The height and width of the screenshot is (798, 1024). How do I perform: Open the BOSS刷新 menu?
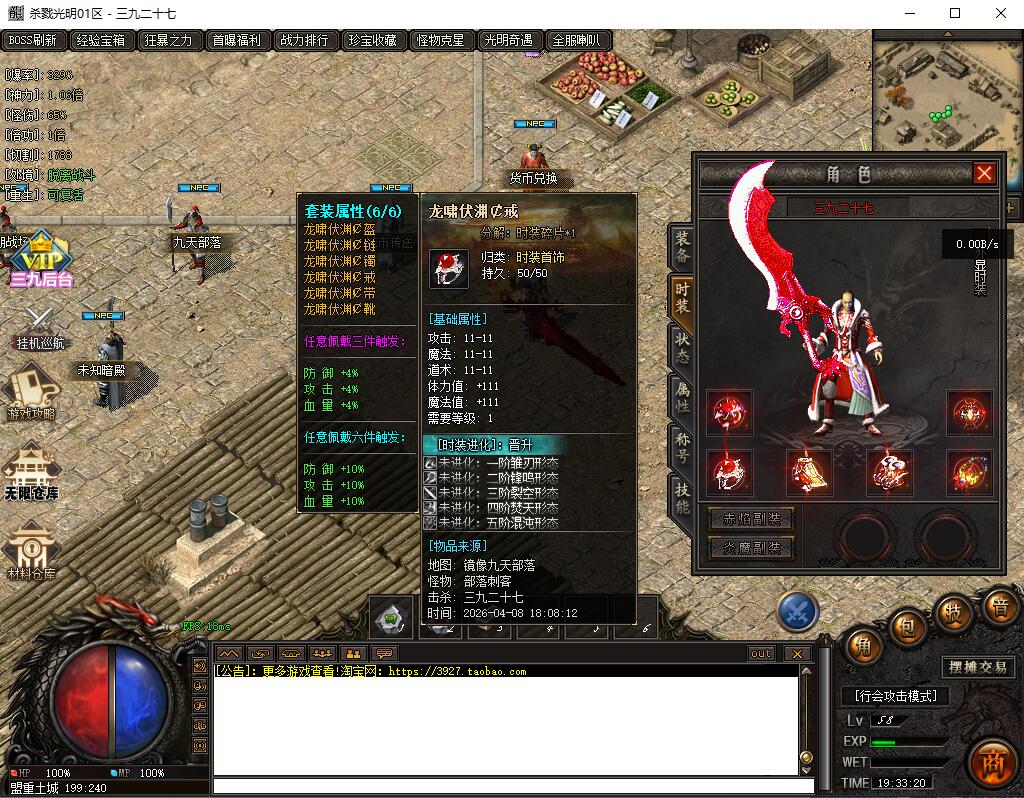point(34,41)
